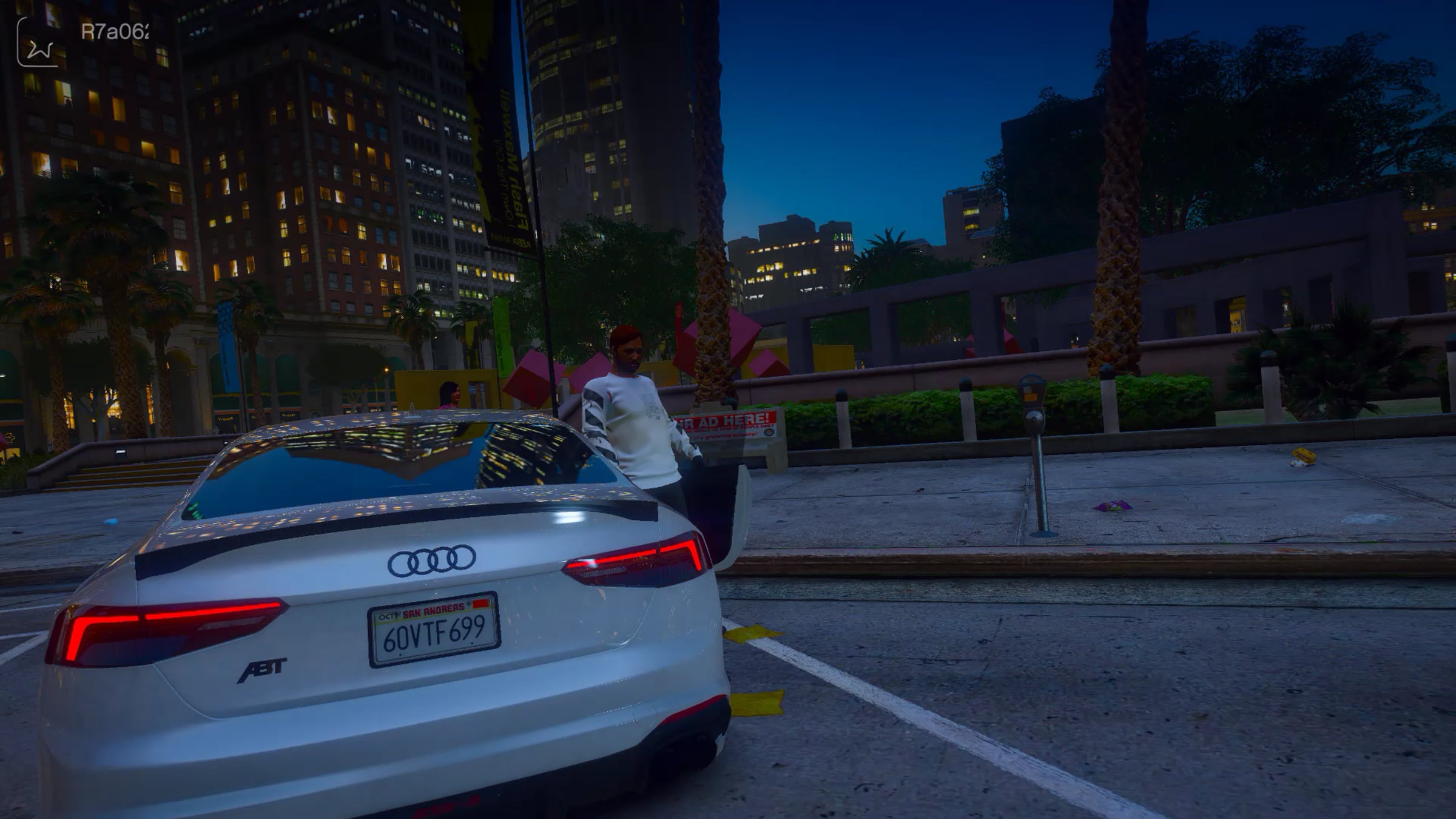Click the star icon overlay
This screenshot has height=819, width=1456.
38,42
